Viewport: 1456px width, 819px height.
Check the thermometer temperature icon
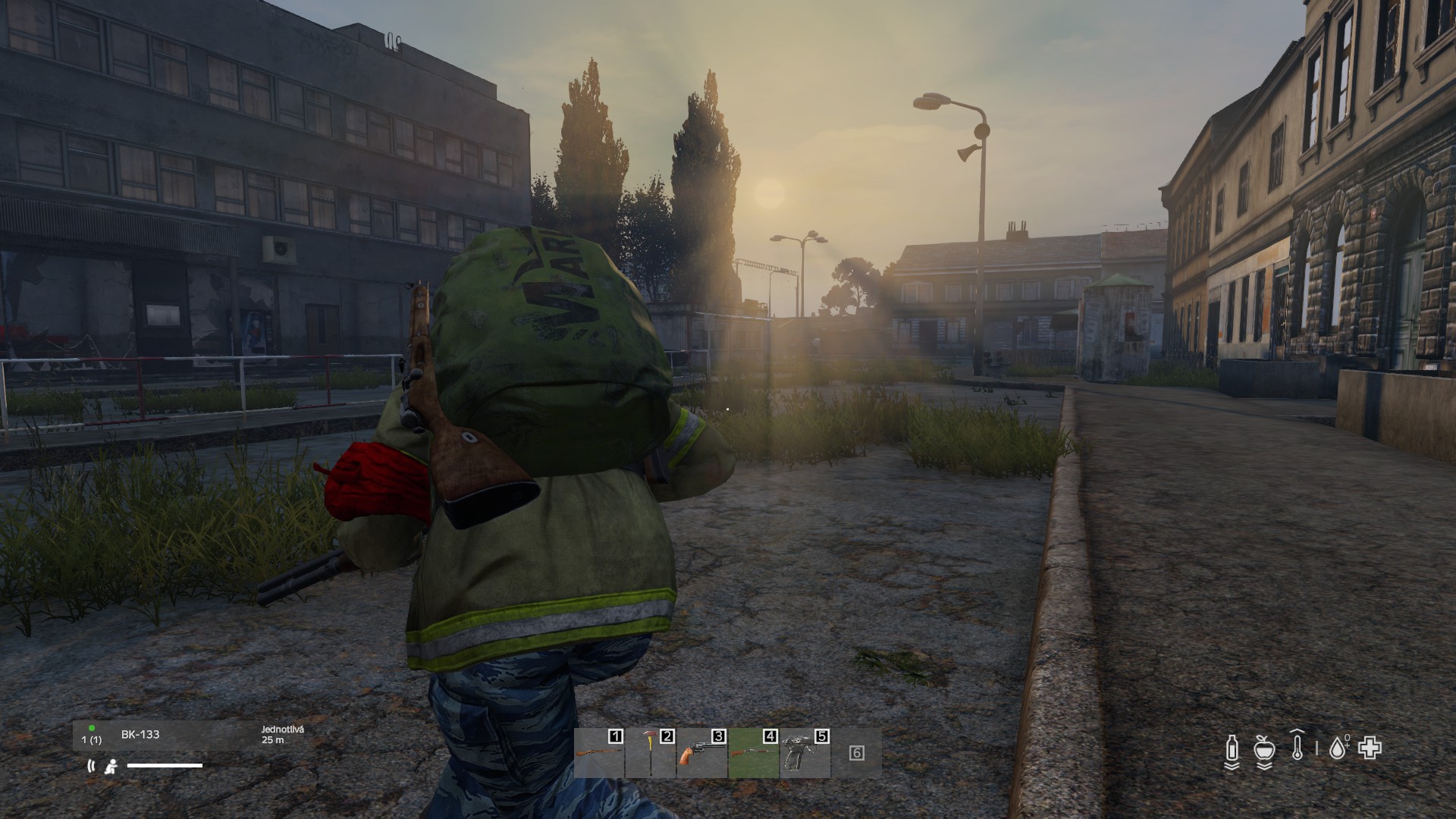point(1297,748)
